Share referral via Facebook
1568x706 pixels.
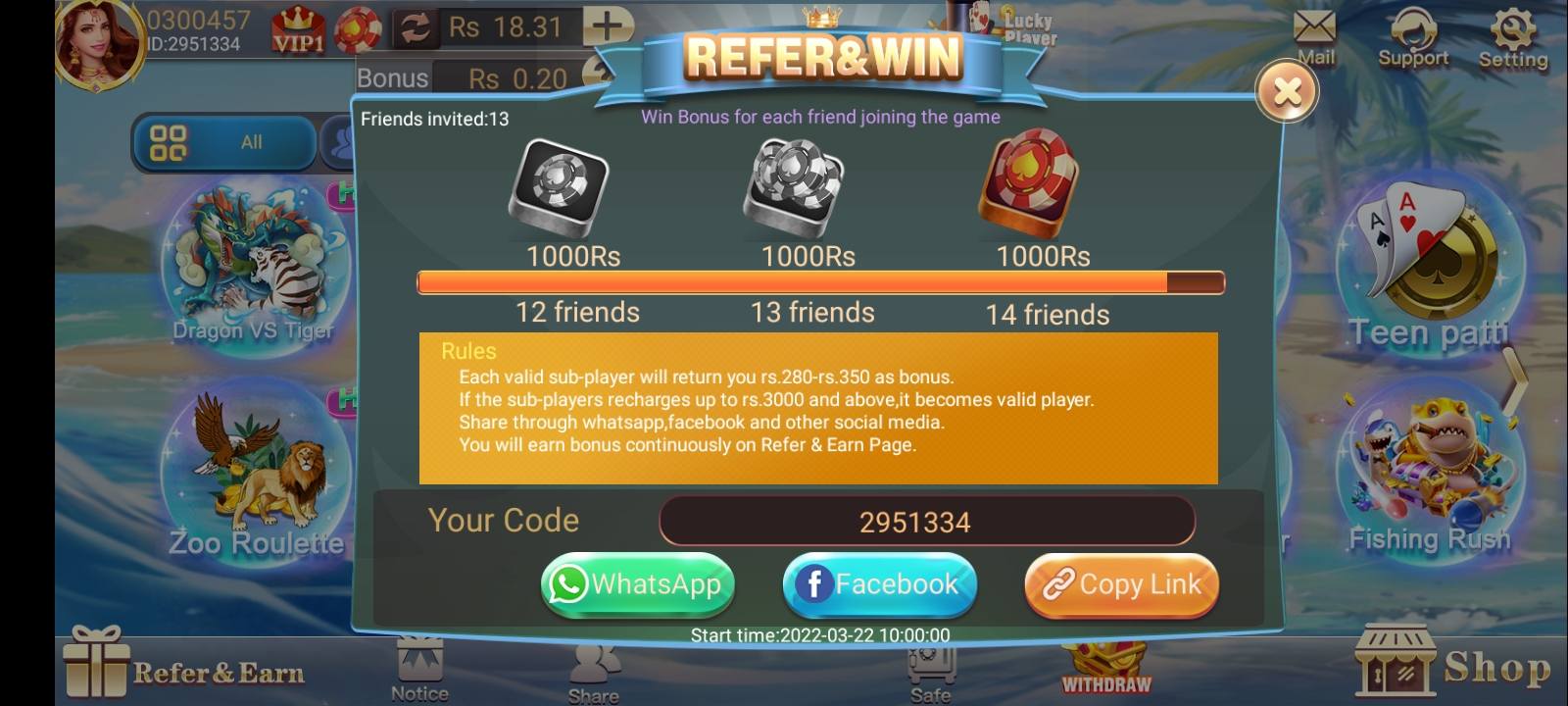click(879, 584)
